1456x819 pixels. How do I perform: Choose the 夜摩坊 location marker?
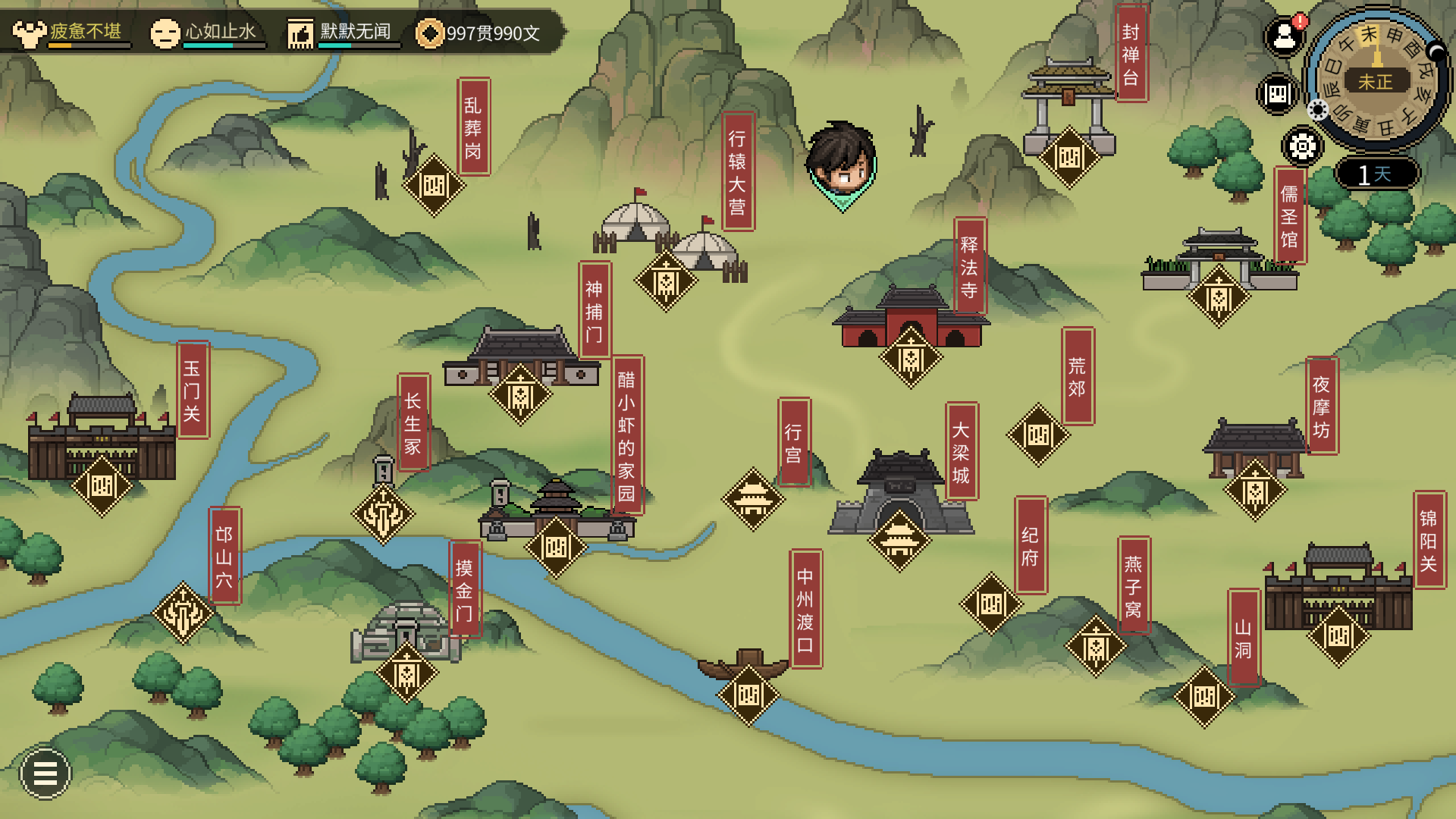click(1255, 490)
